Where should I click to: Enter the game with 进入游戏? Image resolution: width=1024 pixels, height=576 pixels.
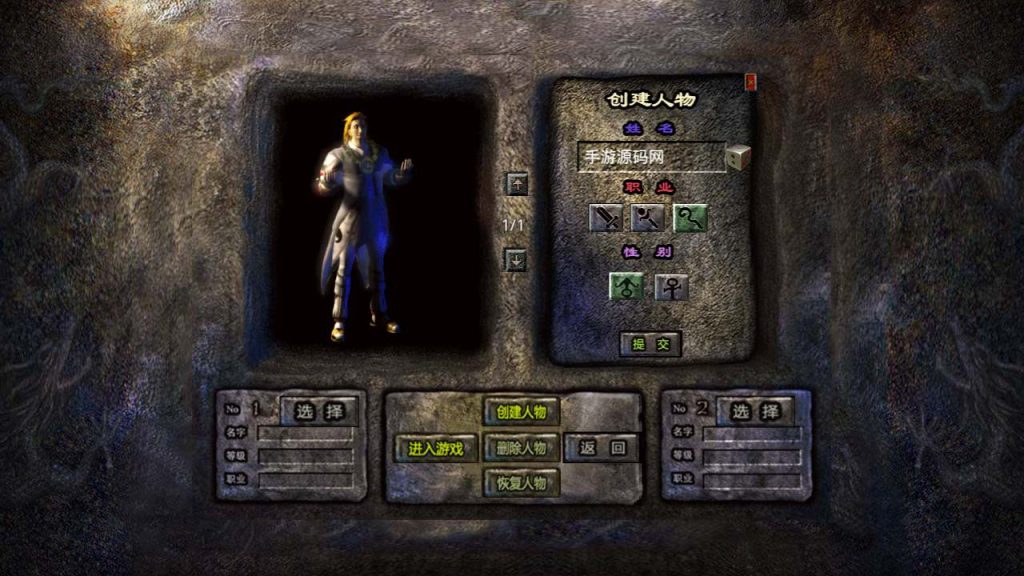coord(436,448)
